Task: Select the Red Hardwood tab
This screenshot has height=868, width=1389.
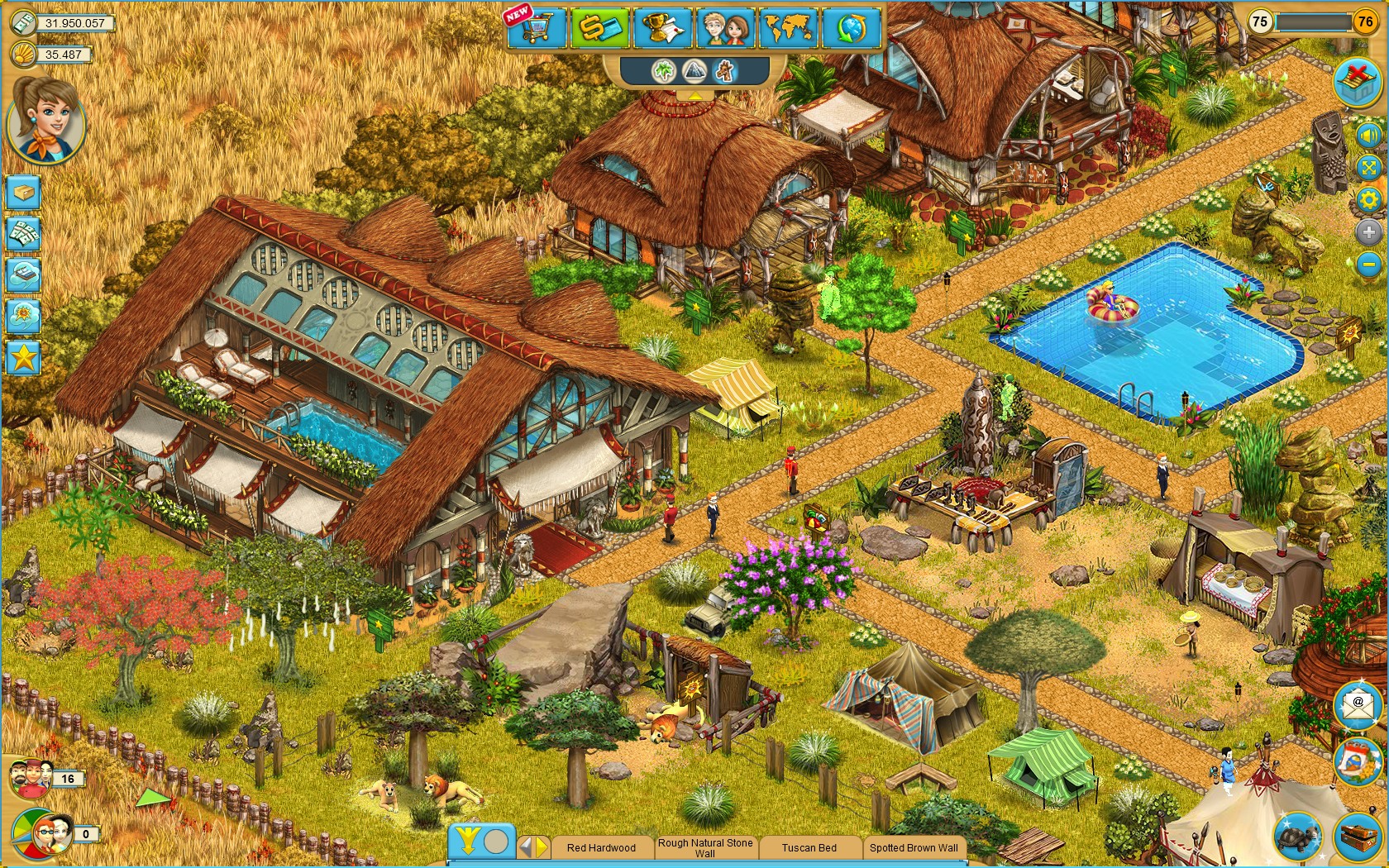Action: coord(600,848)
